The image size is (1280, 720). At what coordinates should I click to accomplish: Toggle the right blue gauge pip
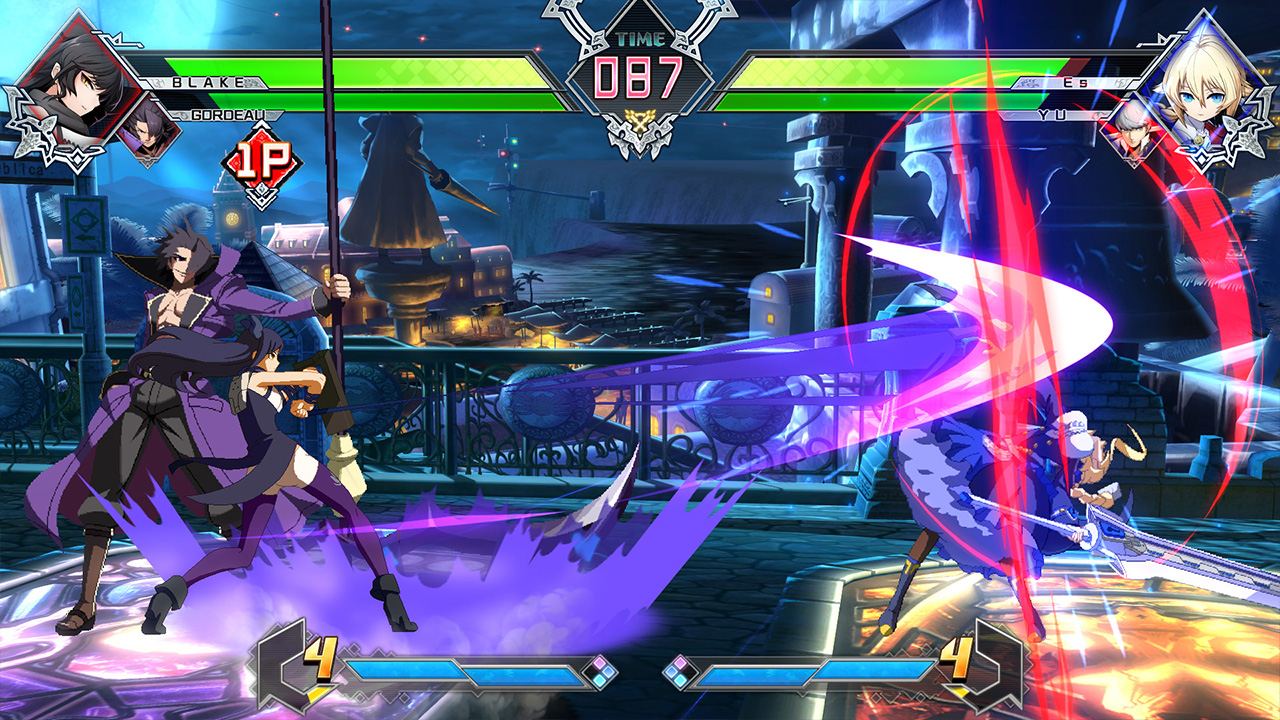point(671,670)
